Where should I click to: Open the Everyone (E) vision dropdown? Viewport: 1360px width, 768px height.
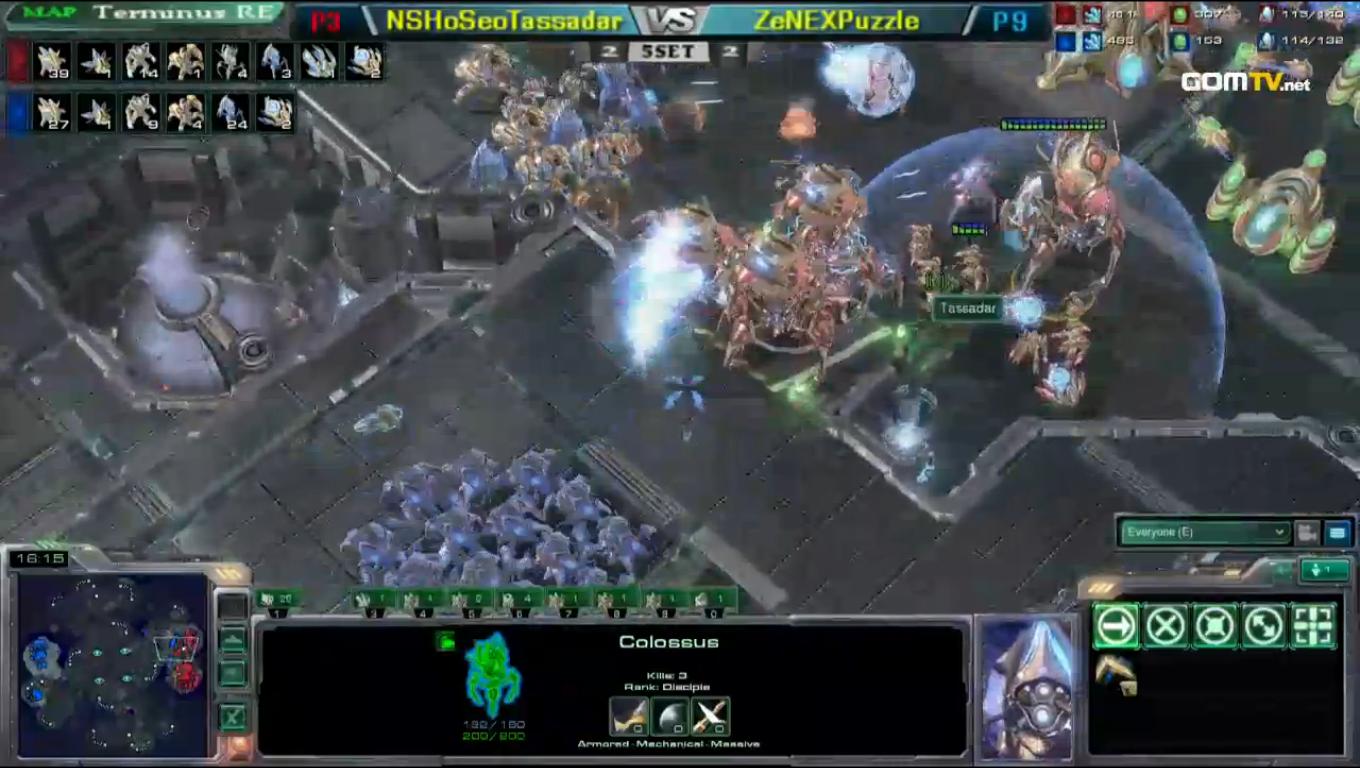coord(1204,532)
